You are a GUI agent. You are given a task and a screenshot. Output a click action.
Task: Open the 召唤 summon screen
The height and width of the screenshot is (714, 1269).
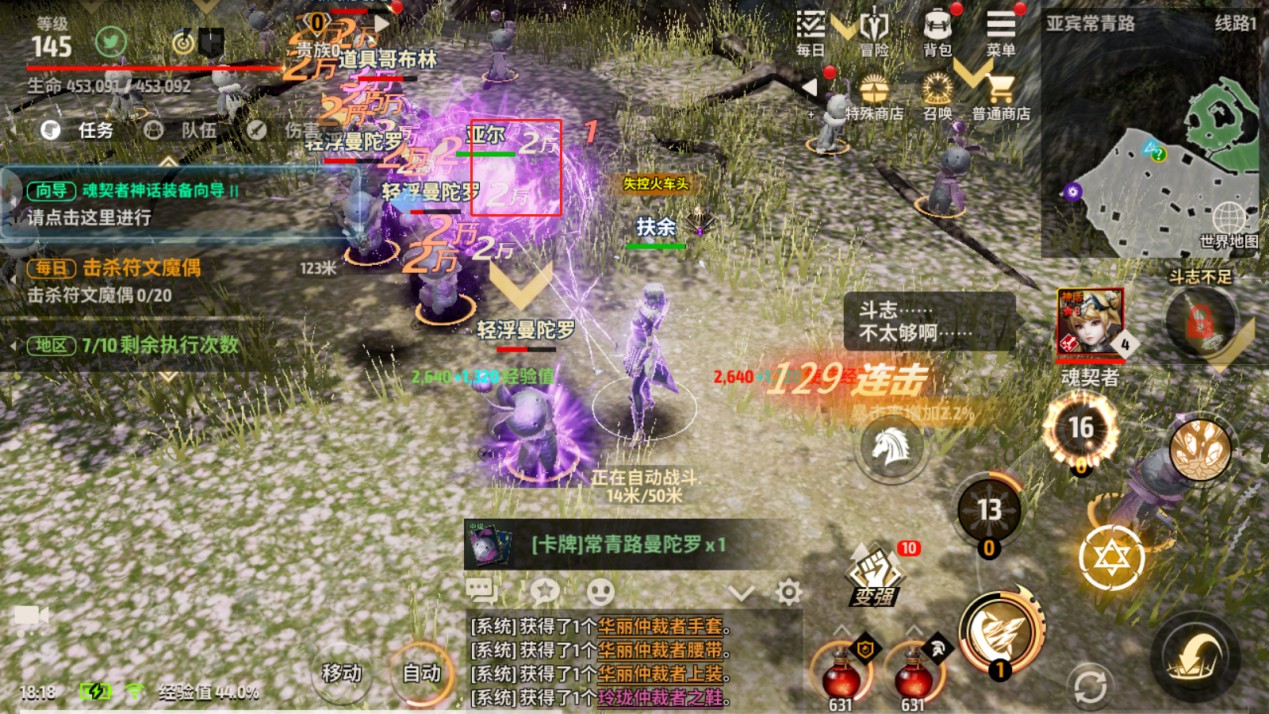point(937,97)
